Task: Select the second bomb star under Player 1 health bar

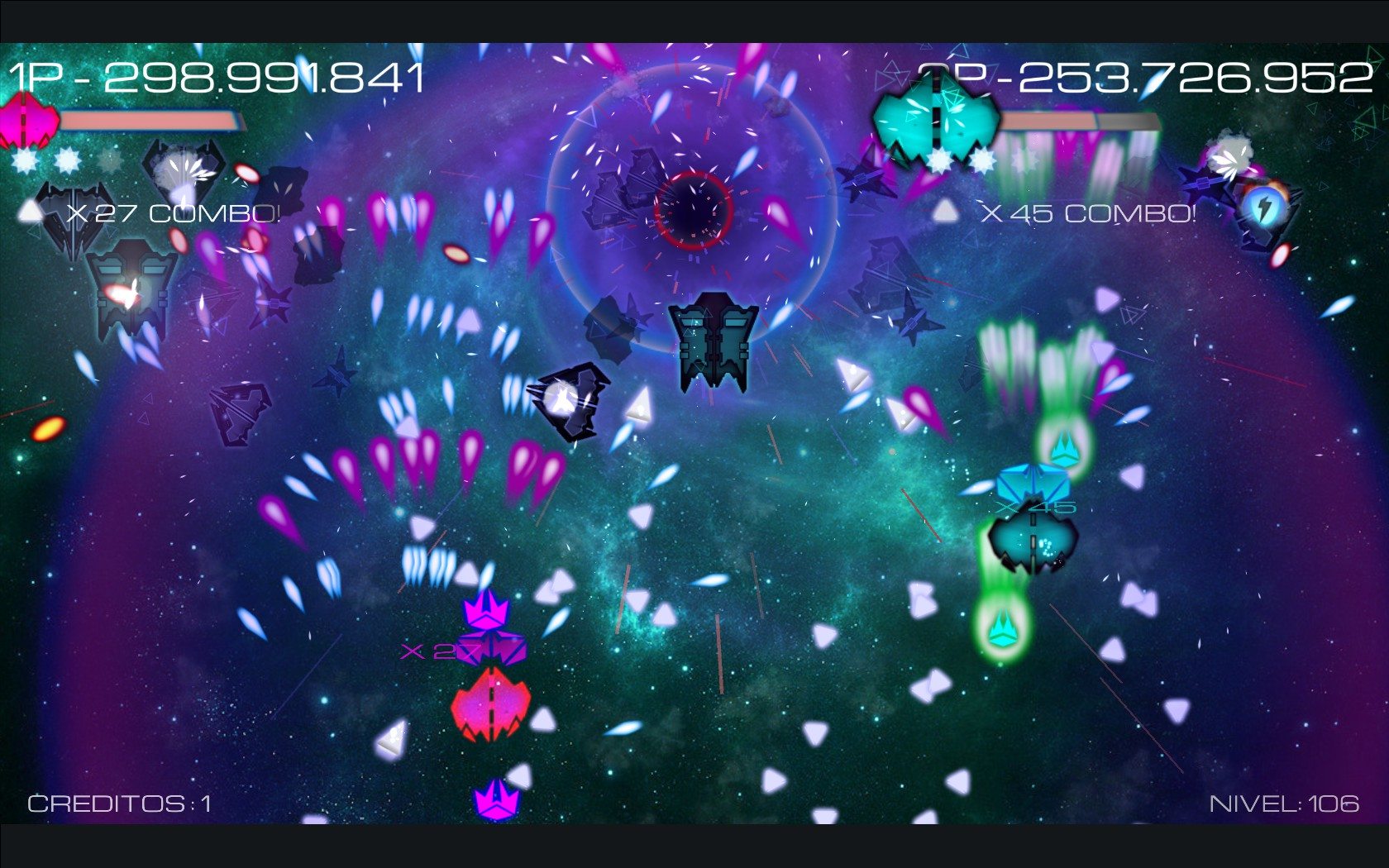Action: click(x=66, y=161)
